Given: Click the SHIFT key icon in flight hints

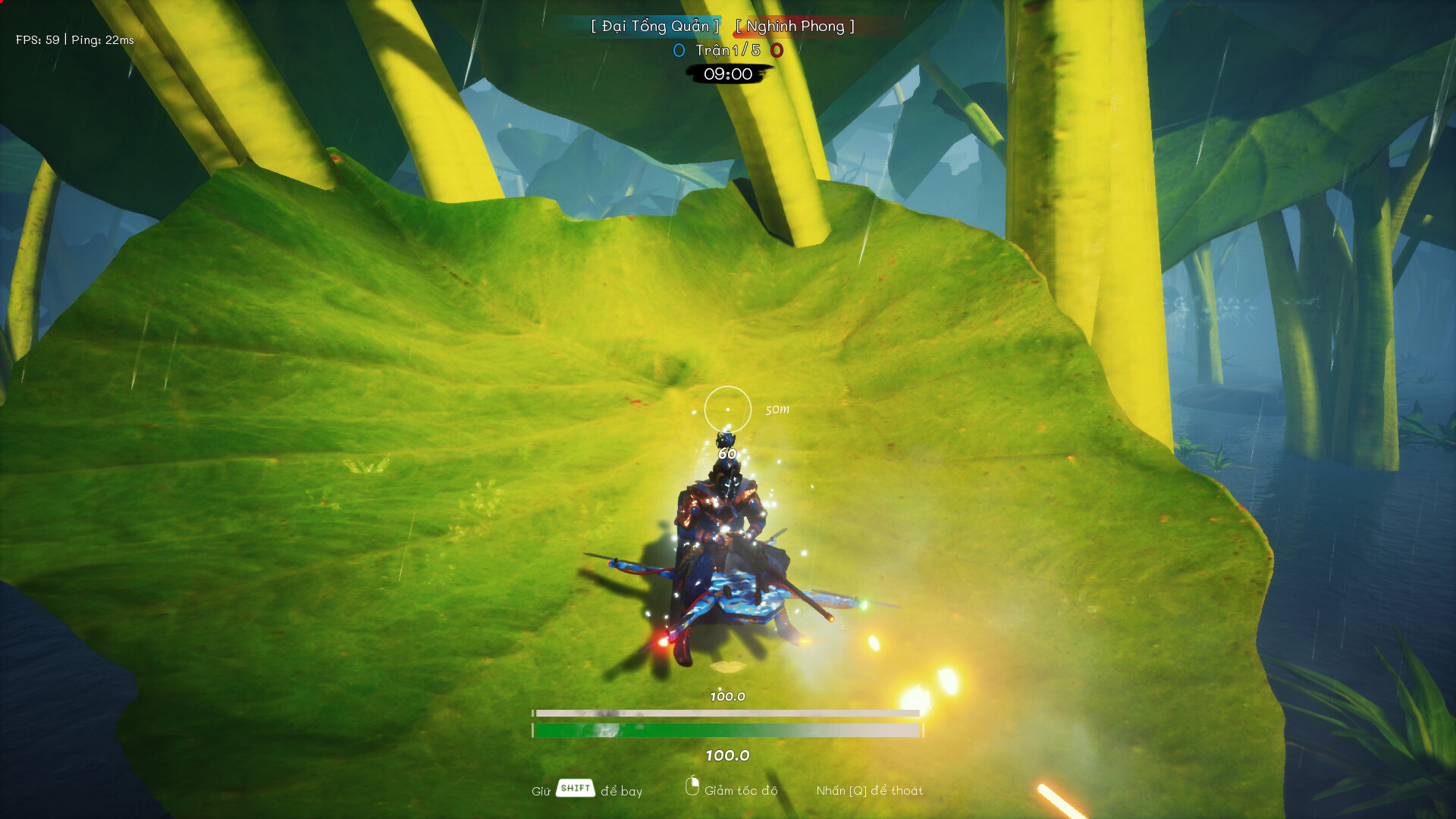Looking at the screenshot, I should tap(576, 789).
